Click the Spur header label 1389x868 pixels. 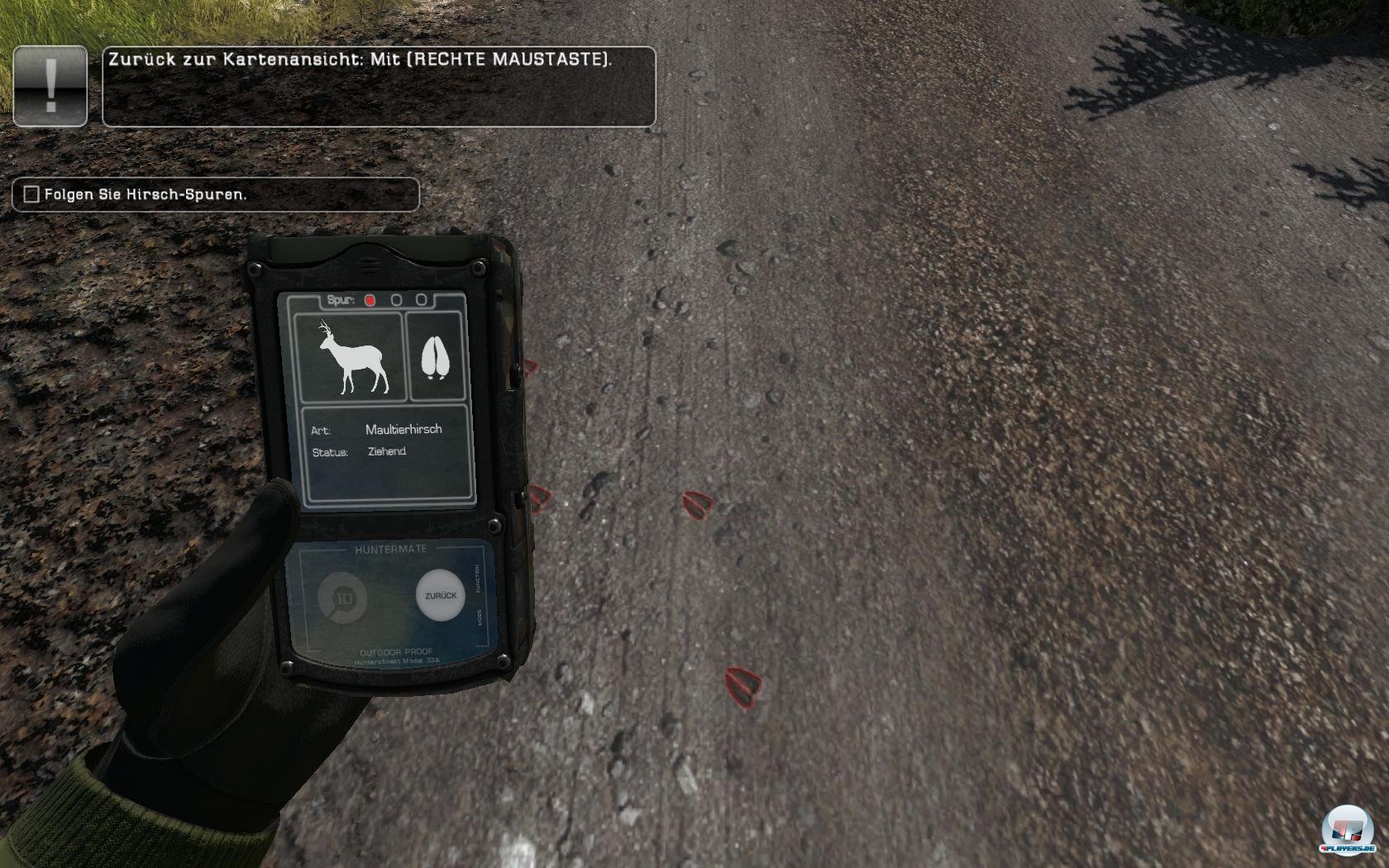[x=341, y=301]
